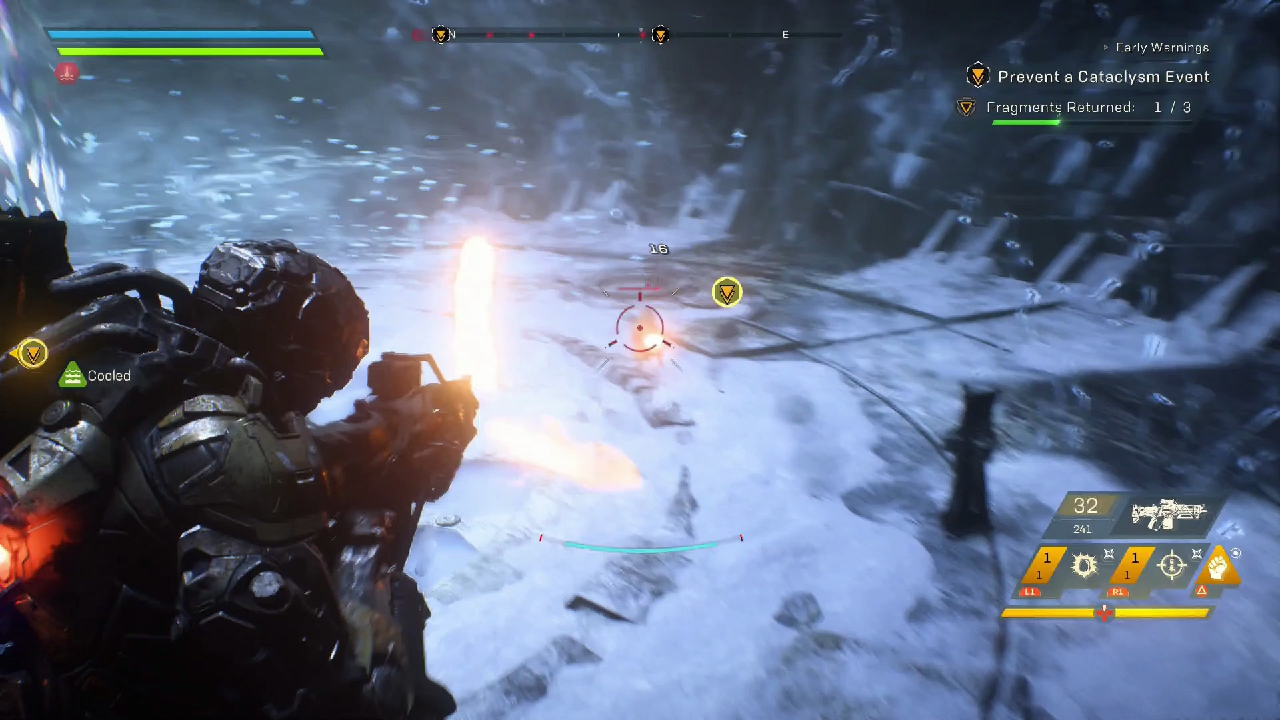Activate the L1 burst explosion ability

(1084, 565)
